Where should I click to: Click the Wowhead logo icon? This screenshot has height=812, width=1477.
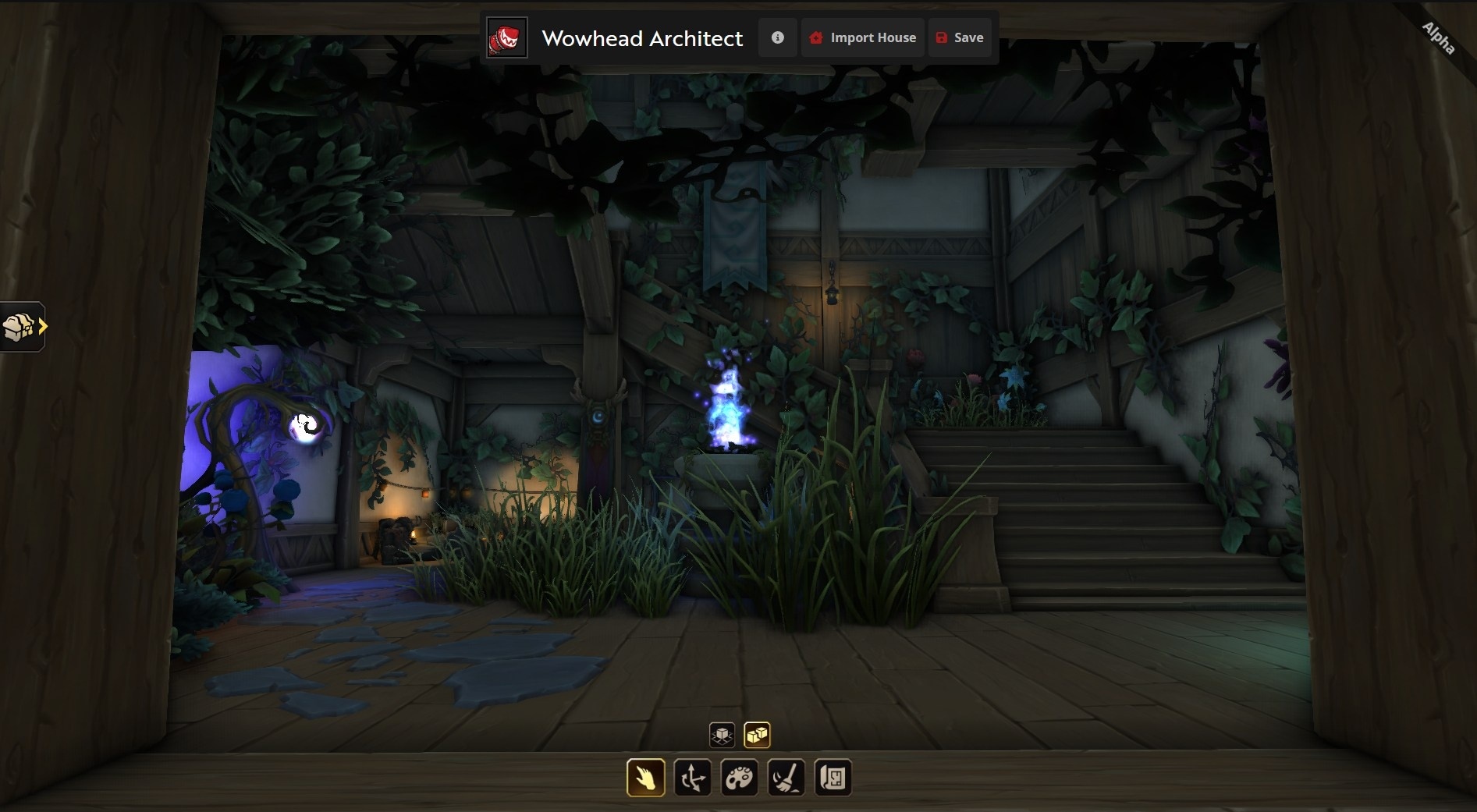(507, 37)
